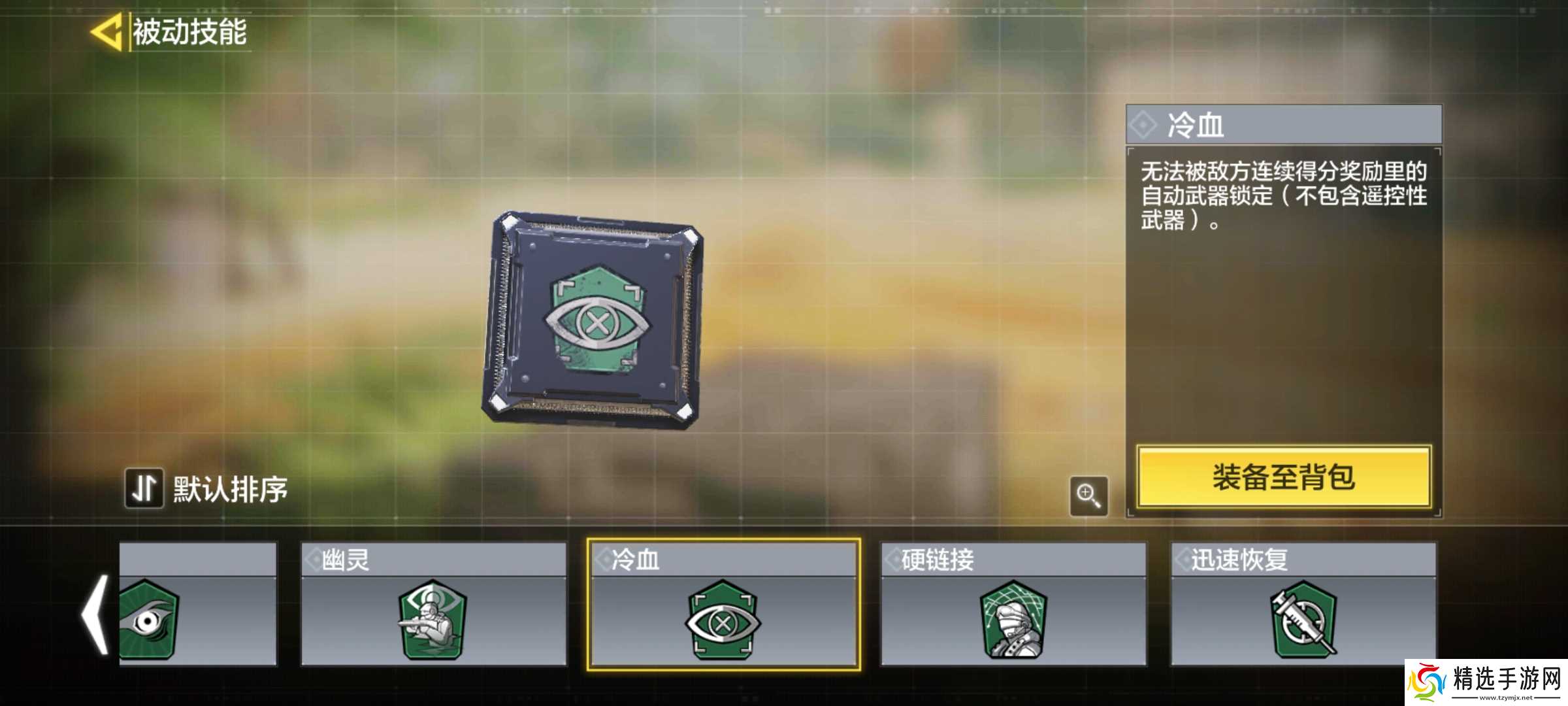Select the partially hidden eye perk card

(197, 604)
